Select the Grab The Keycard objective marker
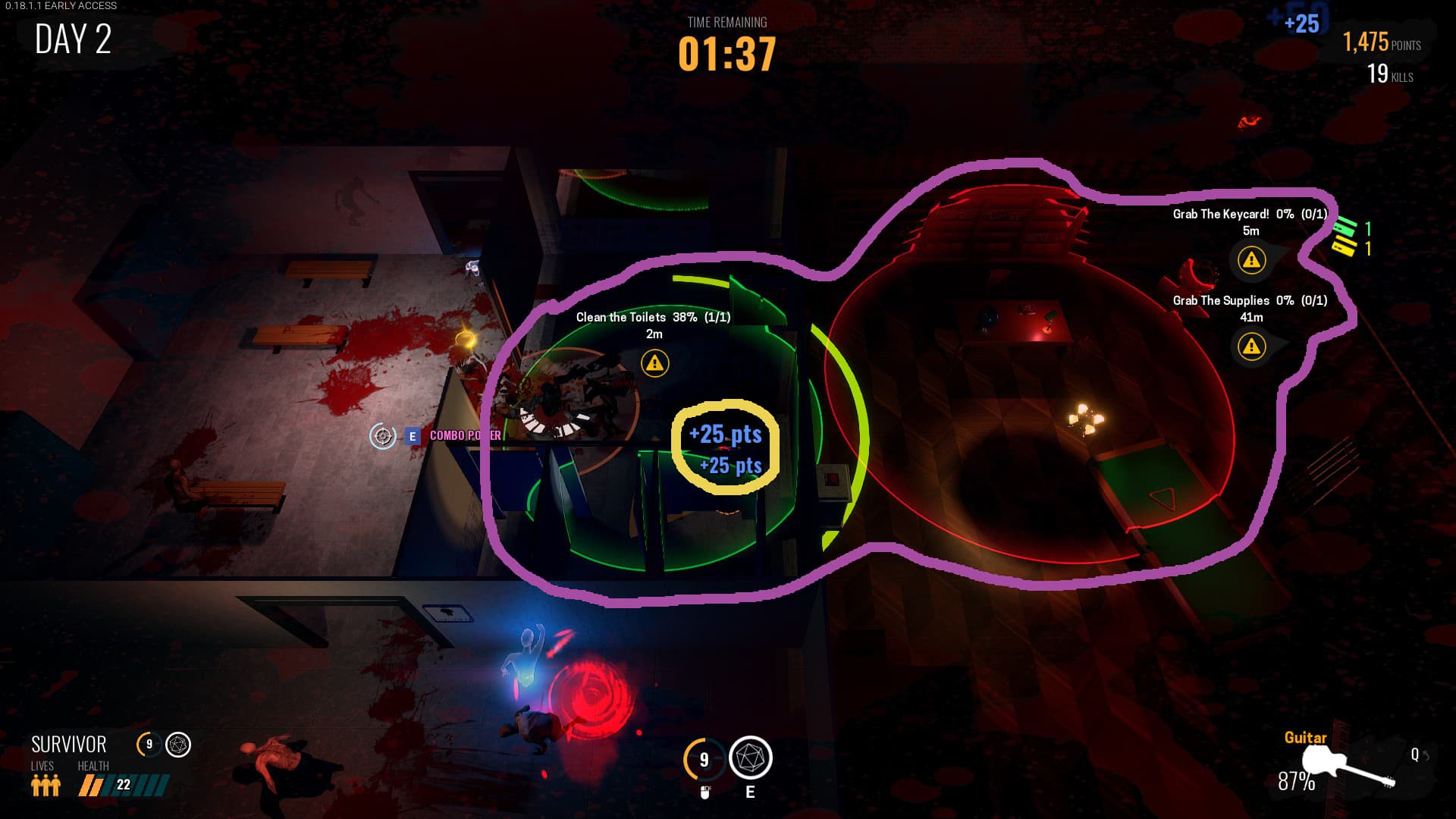 (1251, 260)
